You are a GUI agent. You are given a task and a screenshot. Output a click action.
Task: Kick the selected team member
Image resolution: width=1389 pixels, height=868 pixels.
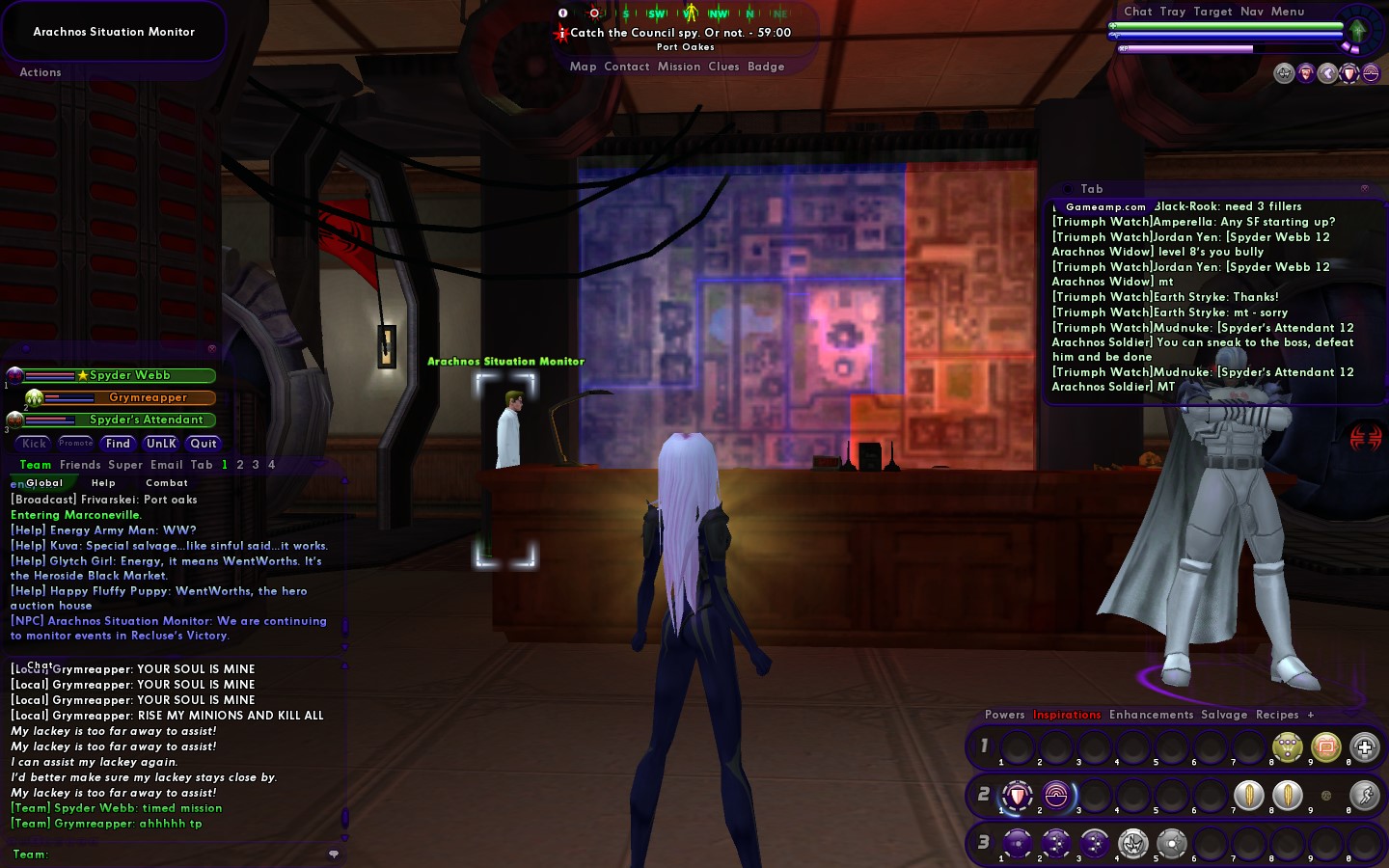pos(34,444)
